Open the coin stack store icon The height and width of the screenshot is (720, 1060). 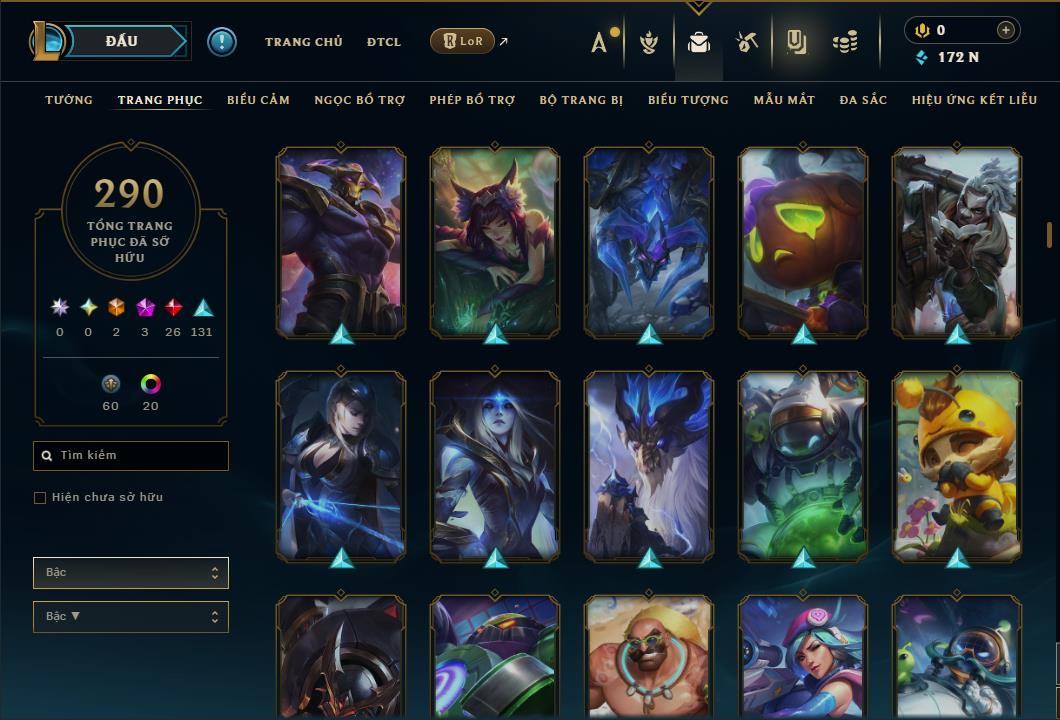pos(845,42)
